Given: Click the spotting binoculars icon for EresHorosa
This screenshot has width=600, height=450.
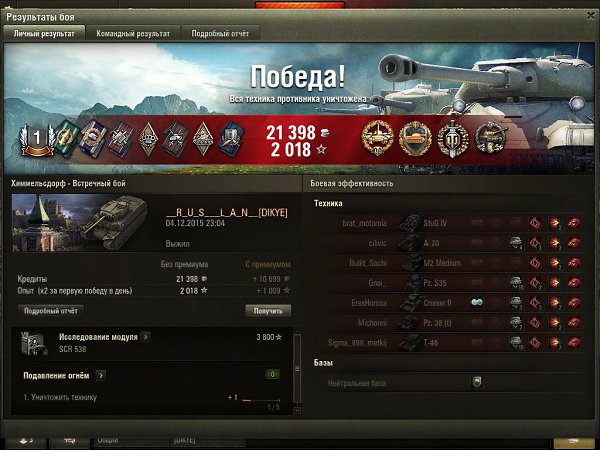Looking at the screenshot, I should [477, 302].
